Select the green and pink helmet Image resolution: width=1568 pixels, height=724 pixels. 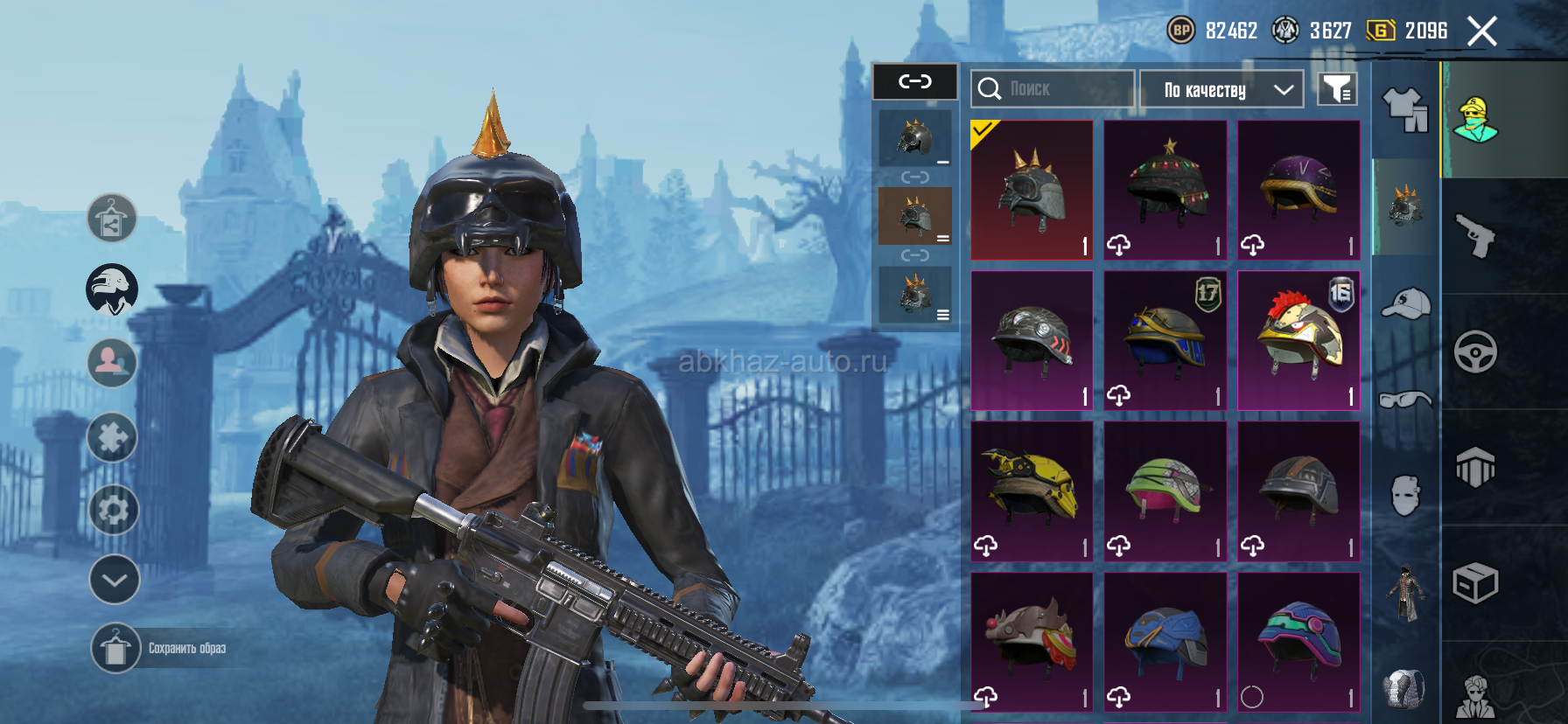click(x=1165, y=491)
